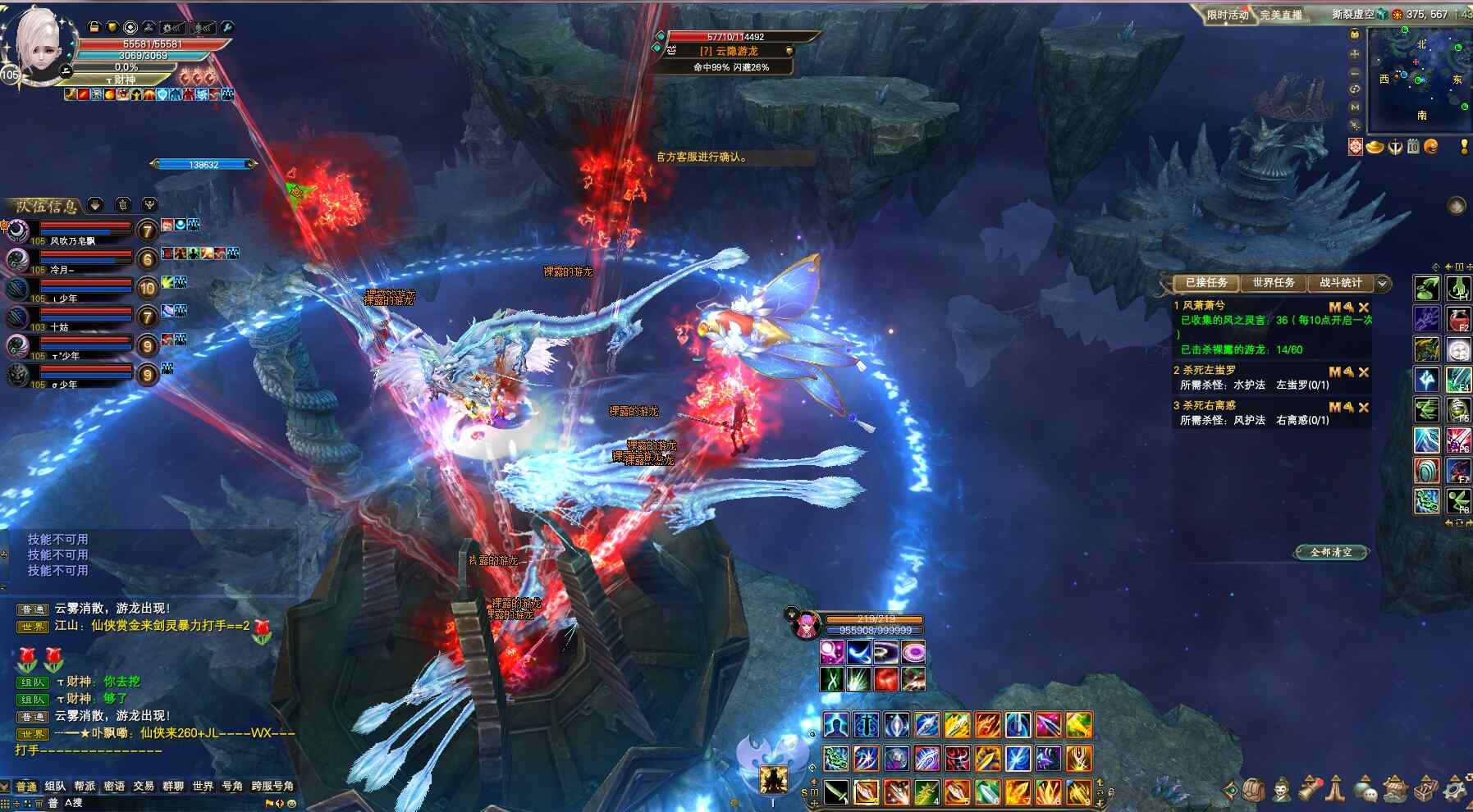
Task: Zoom in the minimap with the plus button
Action: pyautogui.click(x=1355, y=54)
